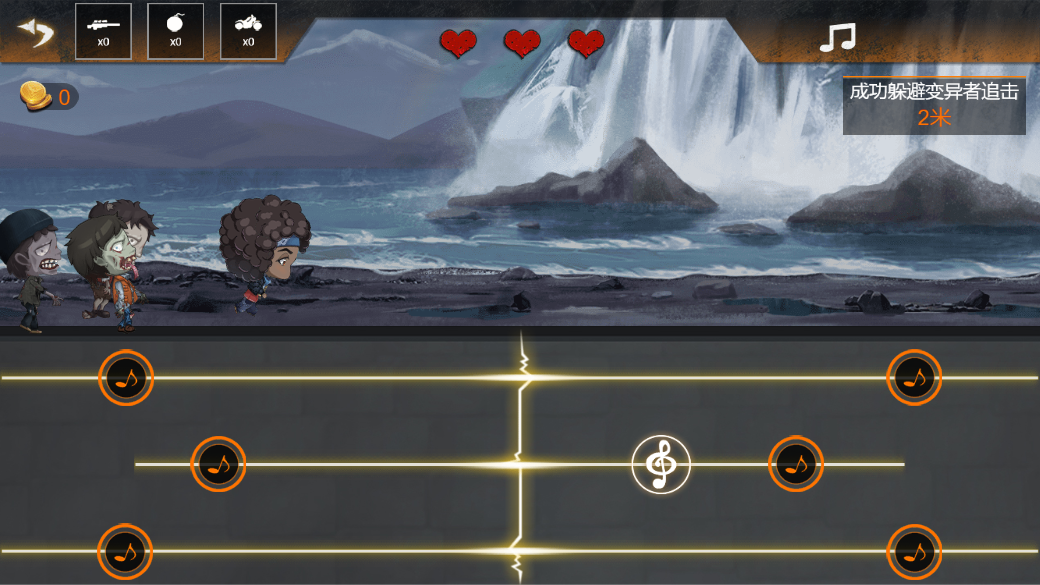Screen dimensions: 1040x585
Task: Activate the motorcycle item
Action: (248, 31)
